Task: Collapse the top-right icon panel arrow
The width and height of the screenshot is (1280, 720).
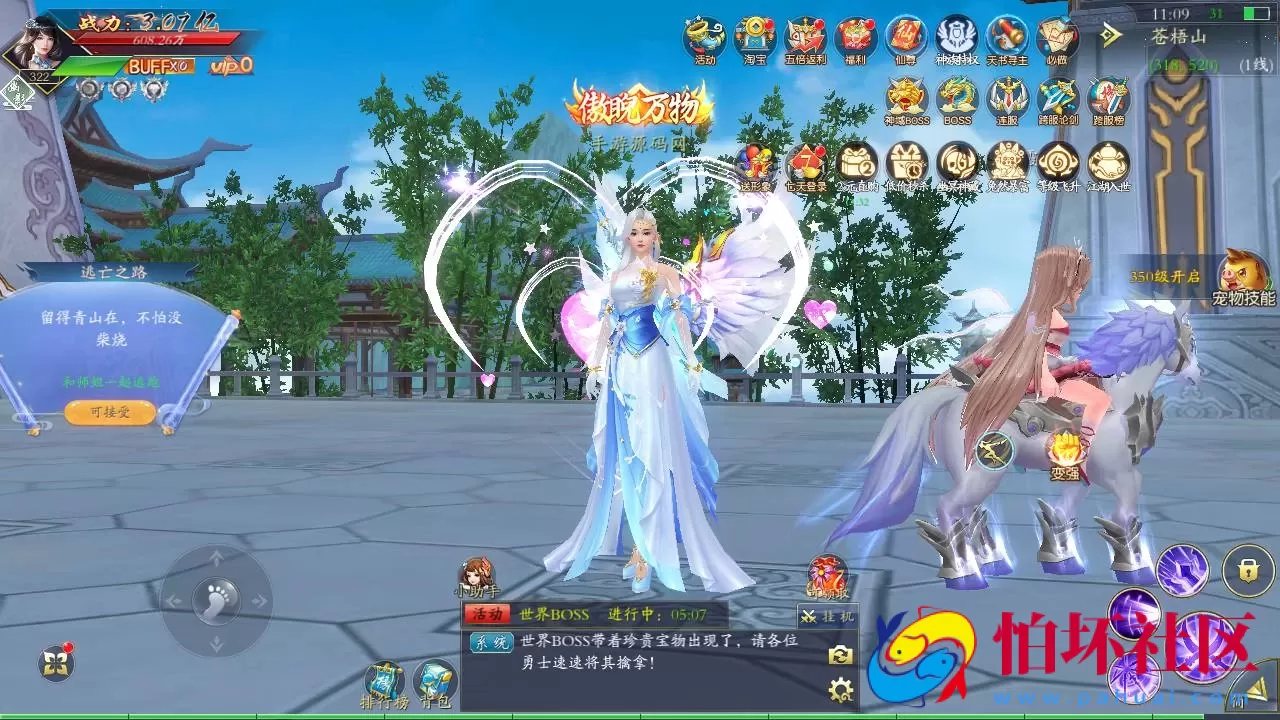Action: (x=1109, y=33)
